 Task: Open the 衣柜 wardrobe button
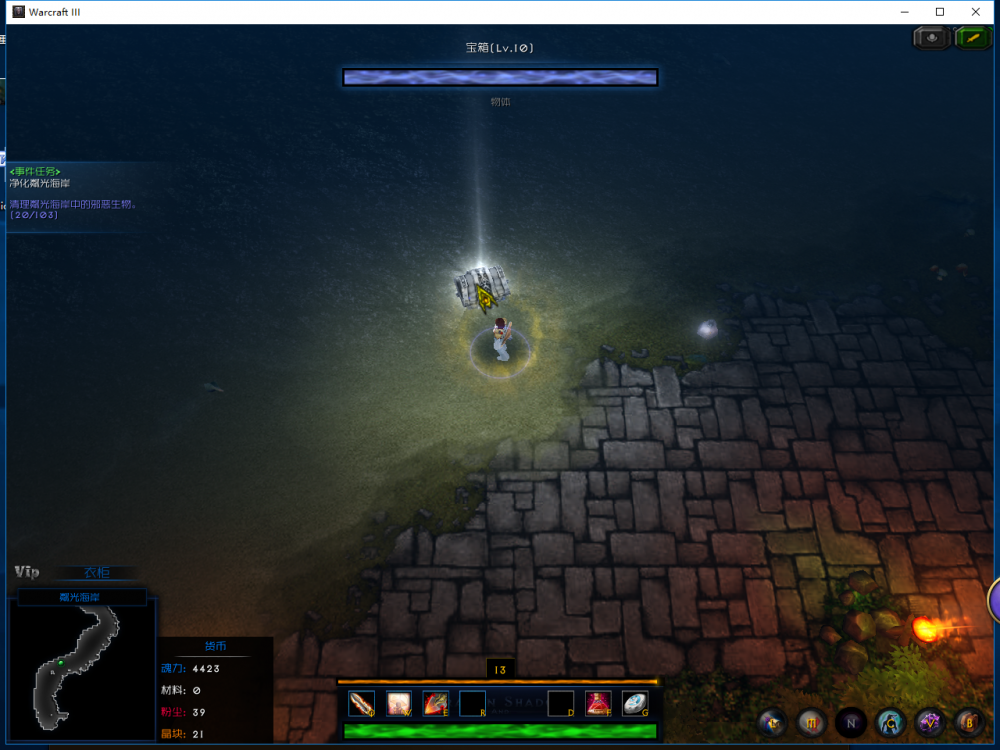(x=97, y=573)
